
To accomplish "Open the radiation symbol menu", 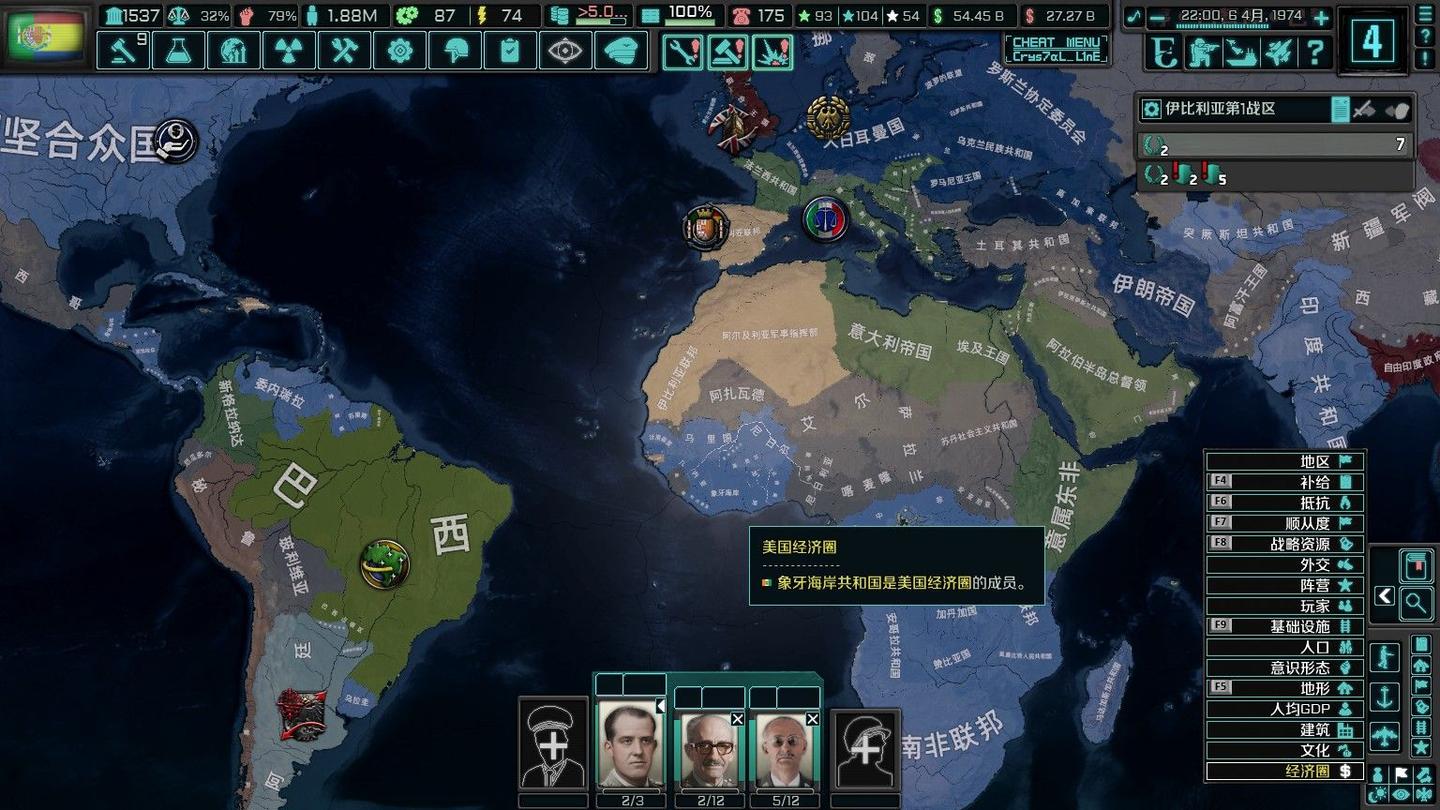I will click(x=289, y=50).
